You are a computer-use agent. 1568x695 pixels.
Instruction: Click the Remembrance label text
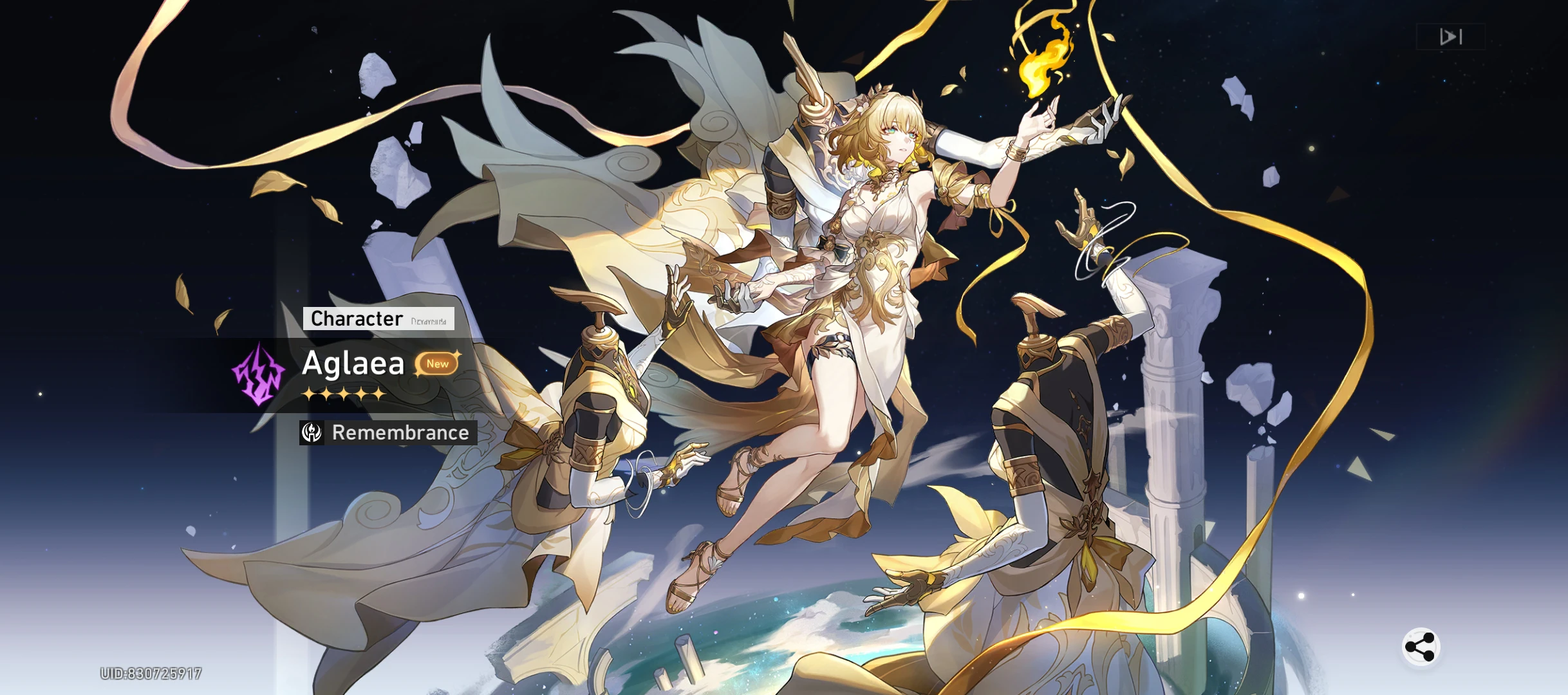400,433
